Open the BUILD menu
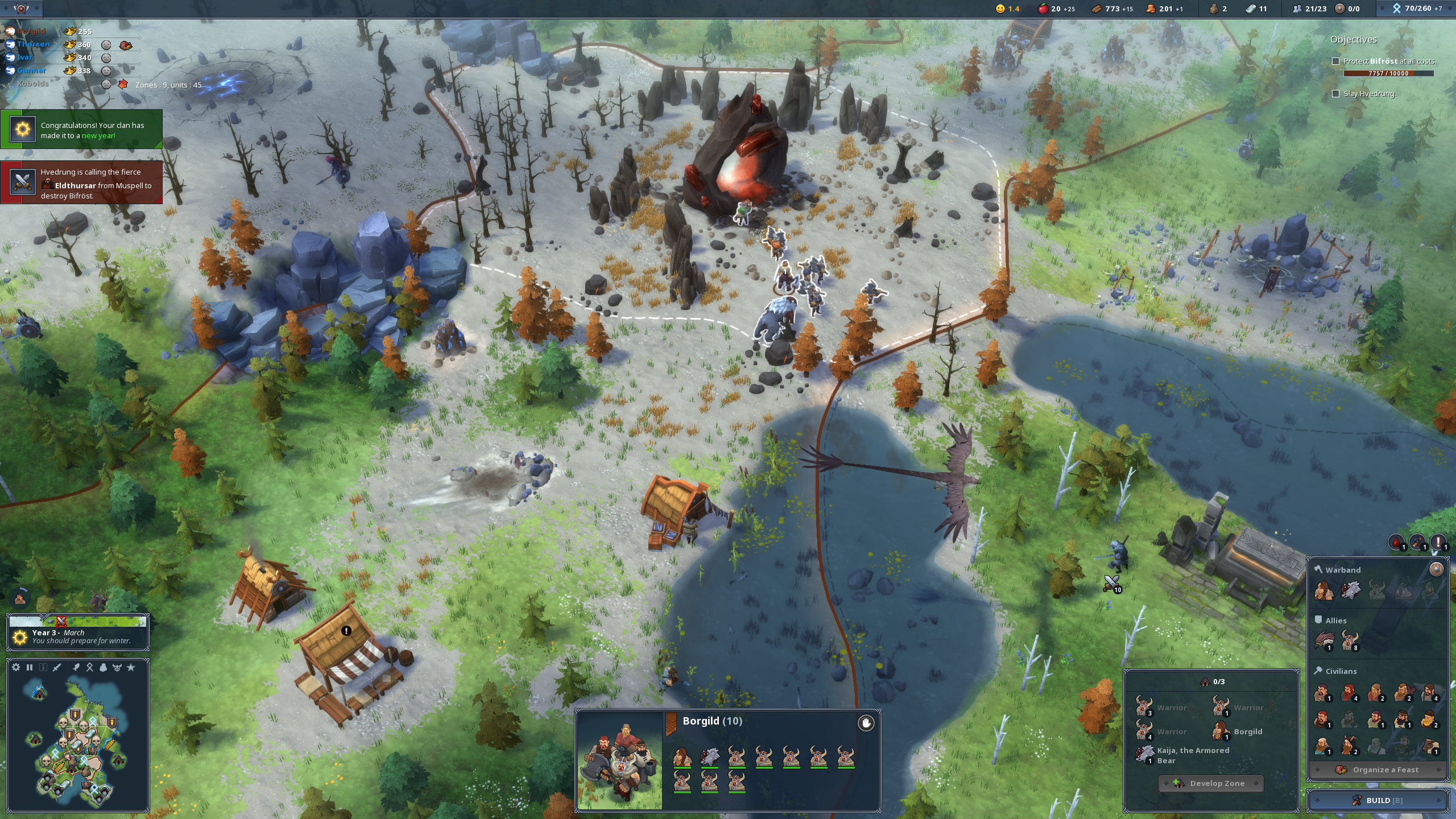1456x819 pixels. click(x=1378, y=800)
